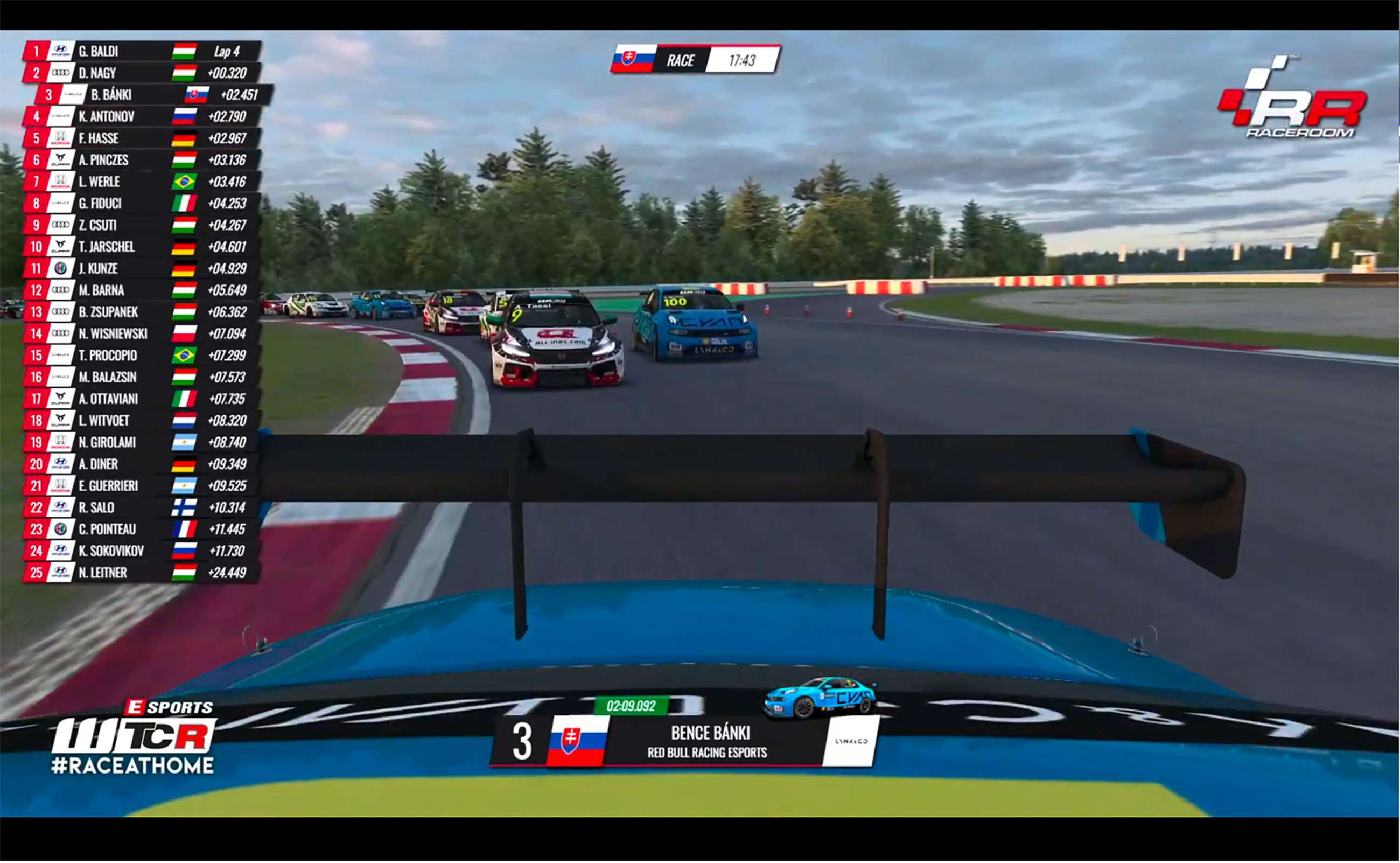
Task: Select the highlighted B. Bánki row
Action: pyautogui.click(x=153, y=95)
